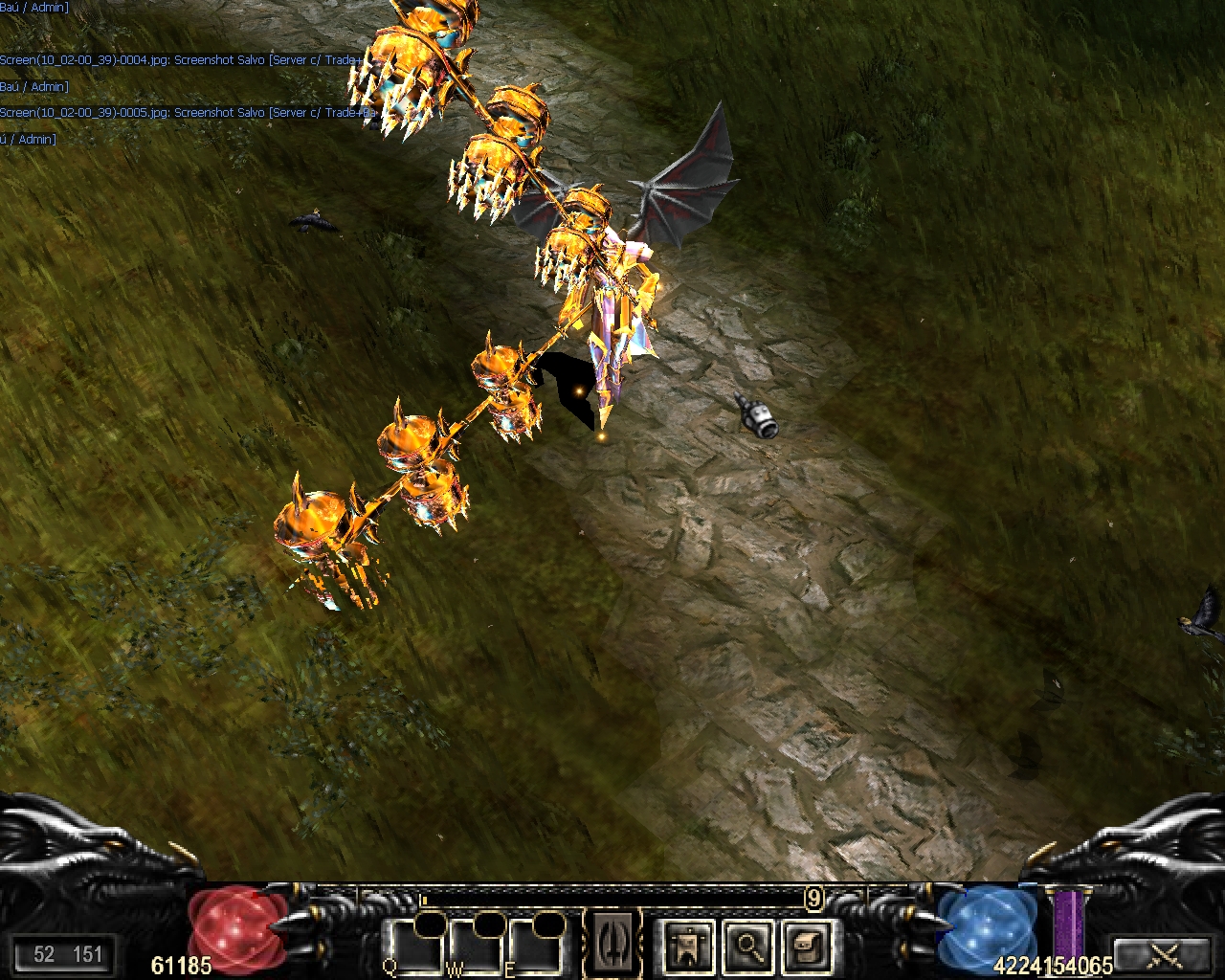Select the active skill slot with sword emblem
Viewport: 1225px width, 980px height.
click(x=613, y=944)
